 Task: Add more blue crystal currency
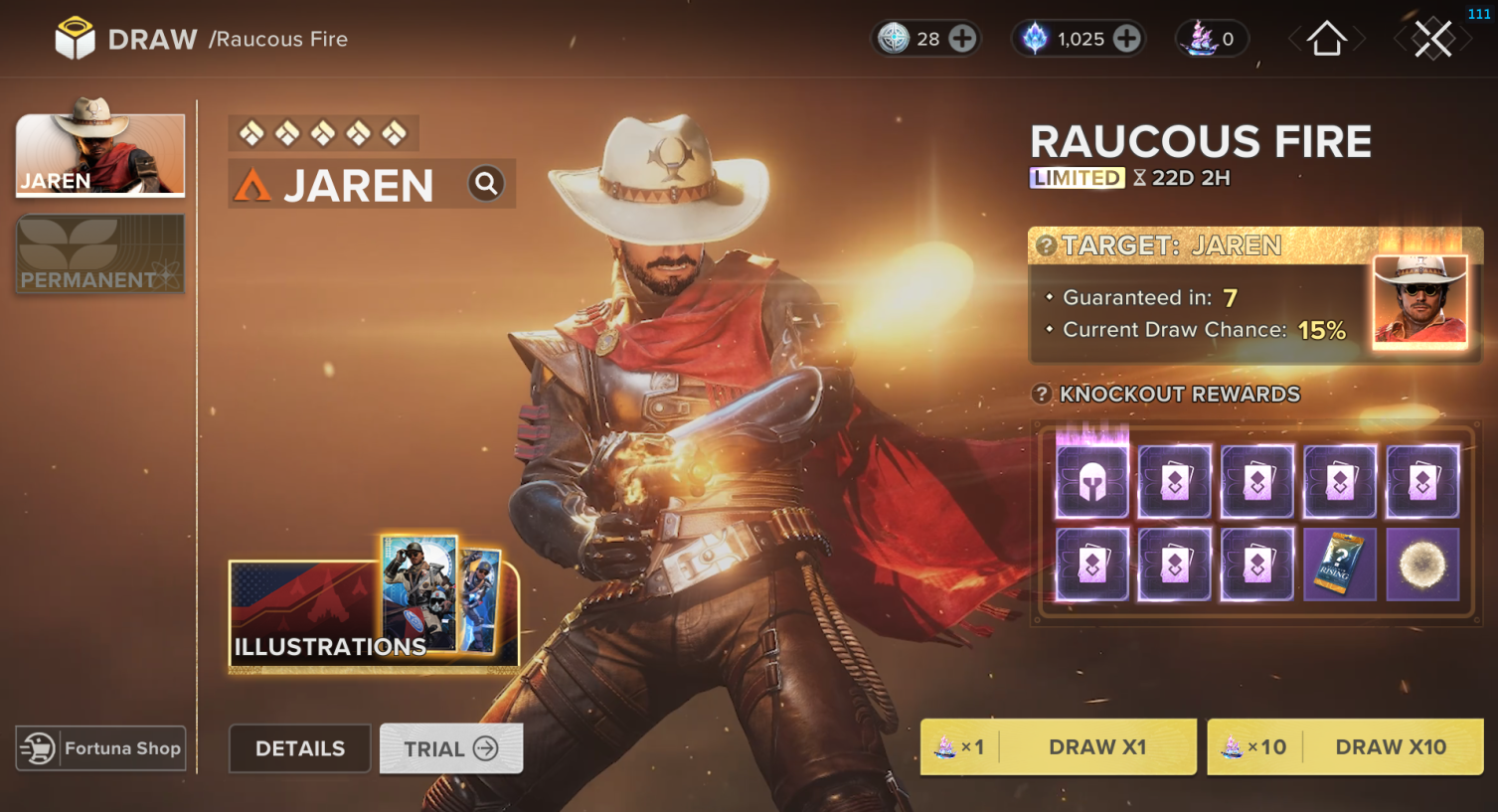(x=1126, y=39)
